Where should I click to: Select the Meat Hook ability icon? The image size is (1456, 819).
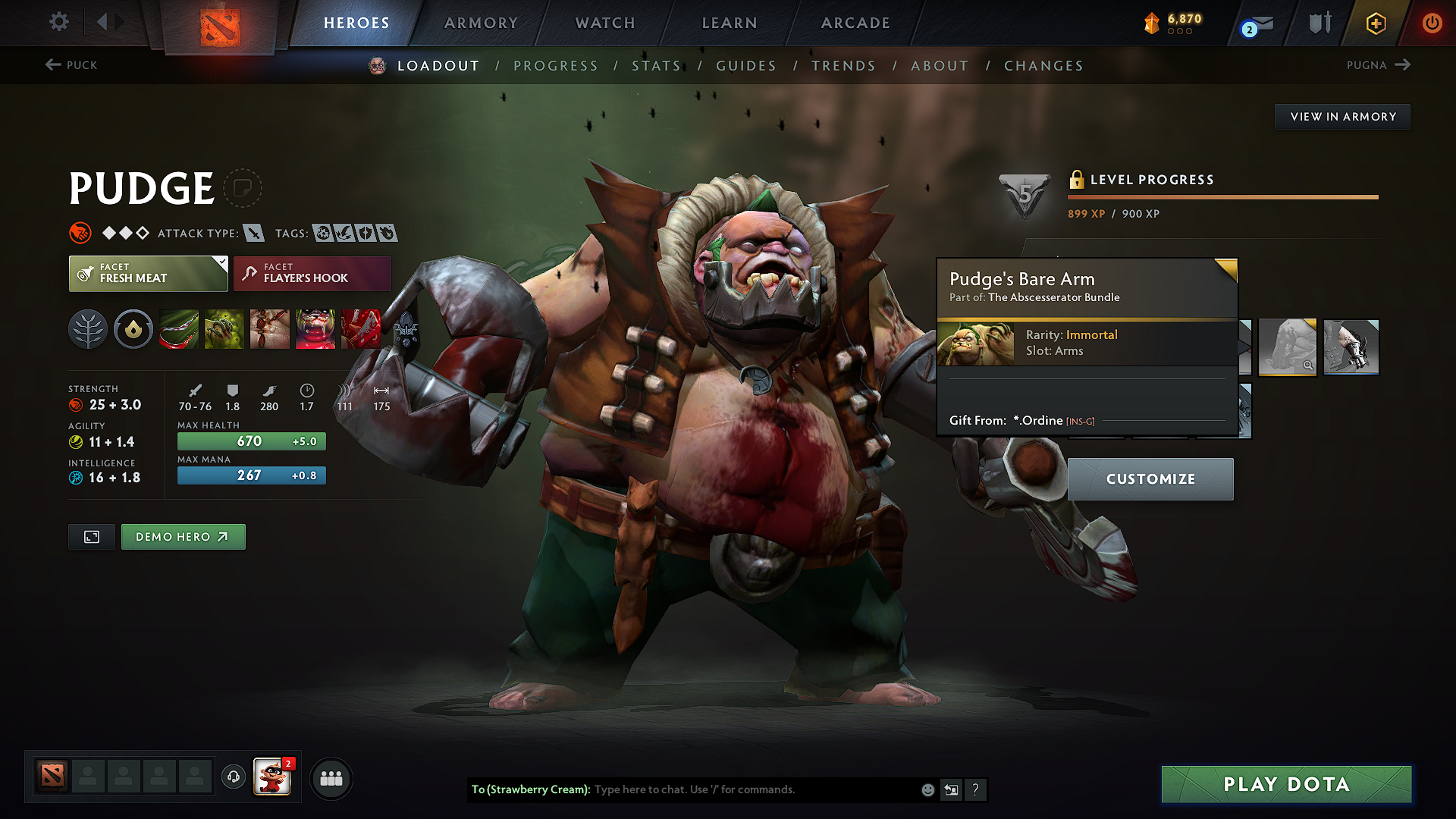179,328
